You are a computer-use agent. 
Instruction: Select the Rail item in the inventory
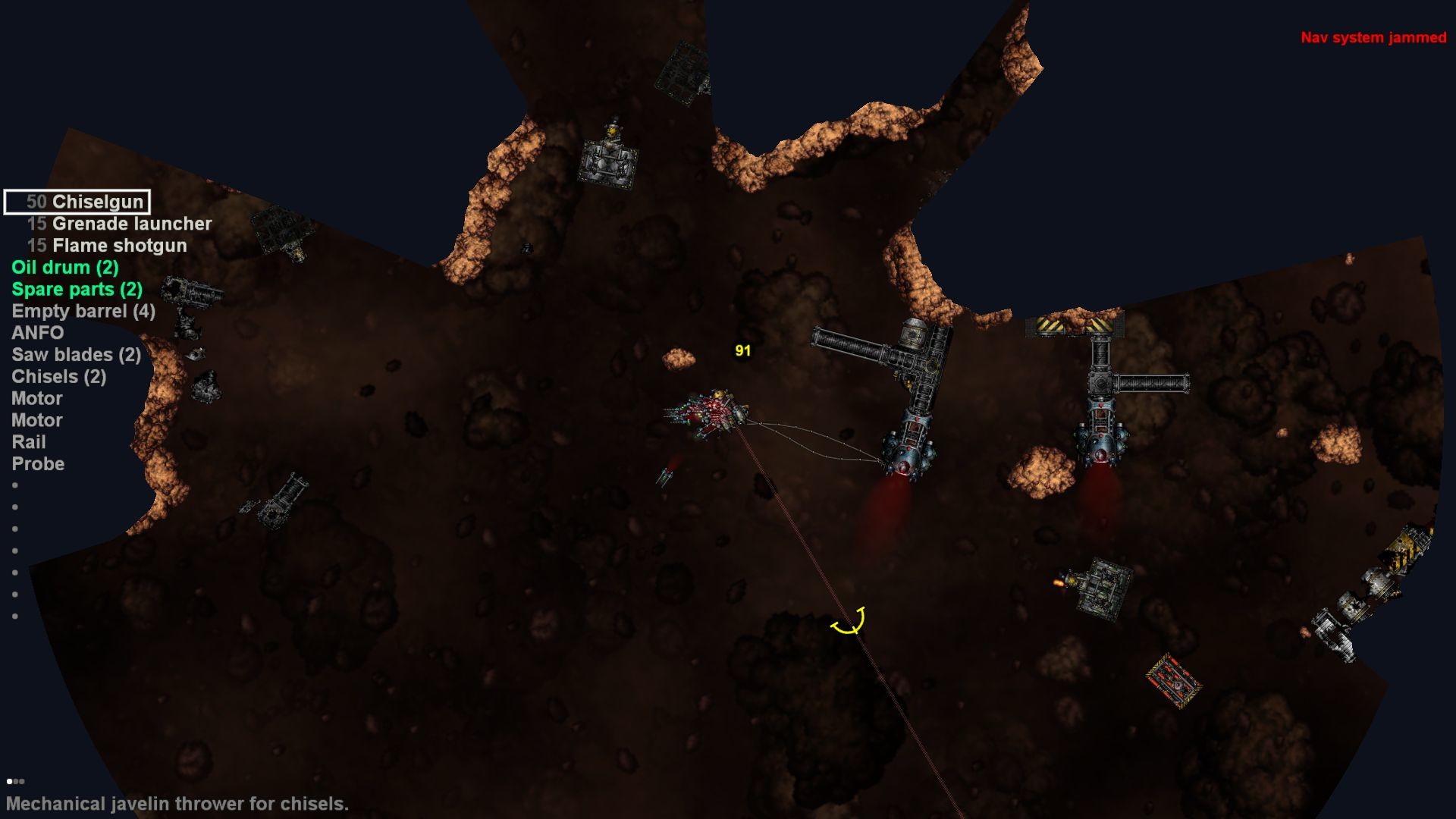(27, 441)
